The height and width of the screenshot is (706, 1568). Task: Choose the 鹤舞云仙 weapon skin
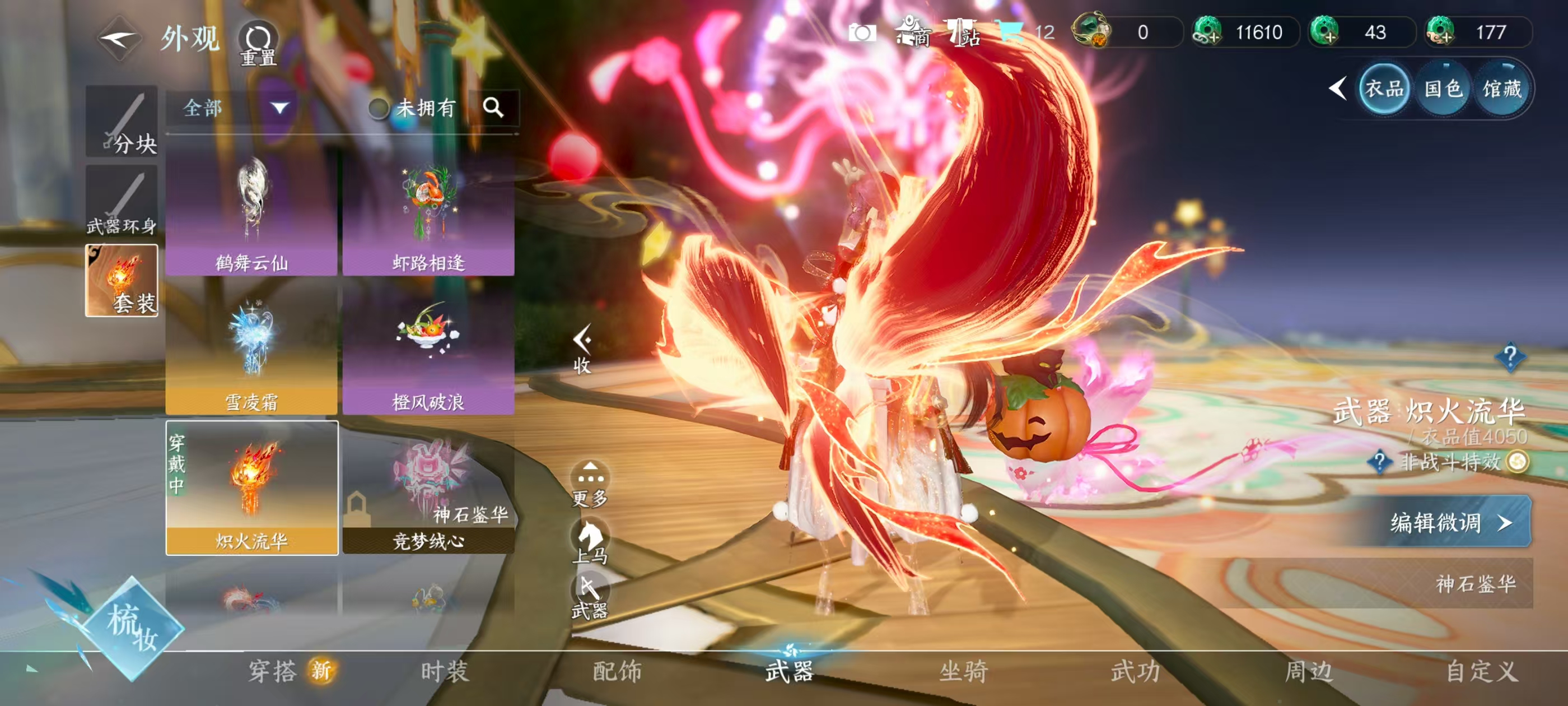(x=251, y=213)
